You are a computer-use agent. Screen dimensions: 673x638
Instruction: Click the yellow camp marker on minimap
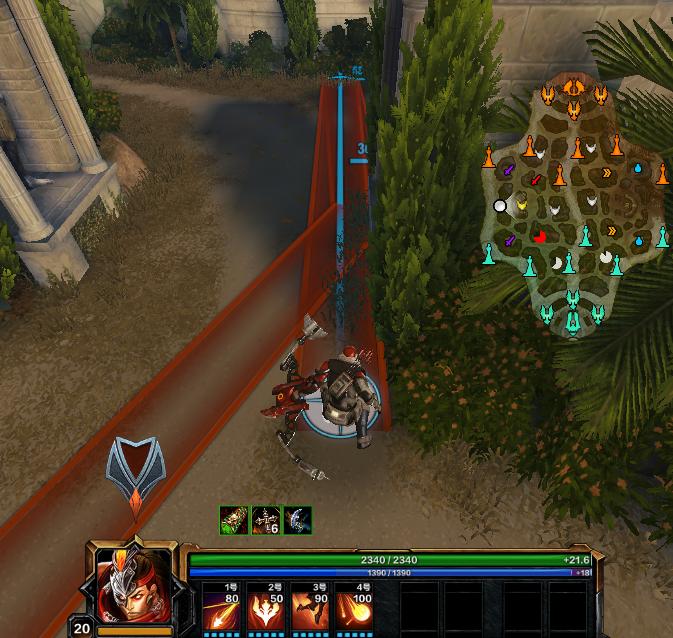point(521,205)
